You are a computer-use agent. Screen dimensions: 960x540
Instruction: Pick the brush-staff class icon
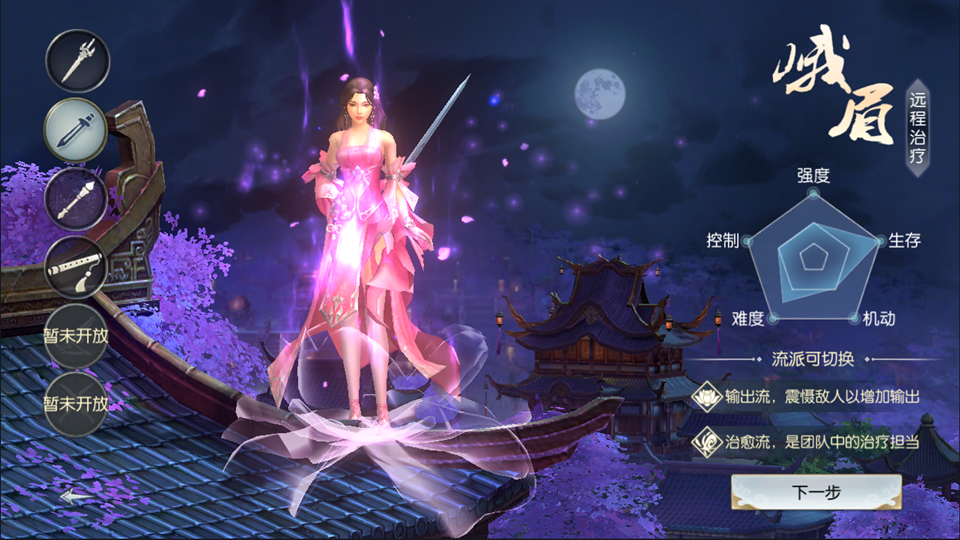[x=76, y=198]
